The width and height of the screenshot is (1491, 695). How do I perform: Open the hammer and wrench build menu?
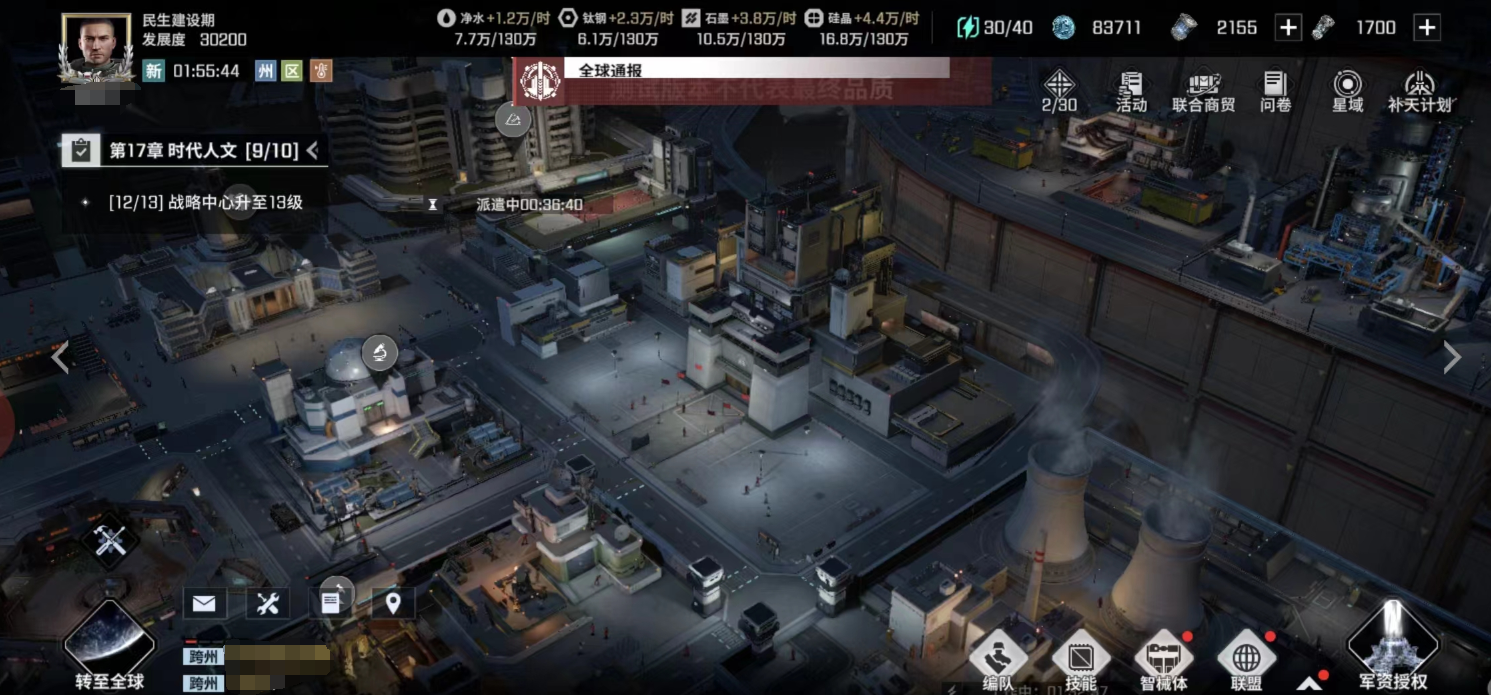point(109,541)
